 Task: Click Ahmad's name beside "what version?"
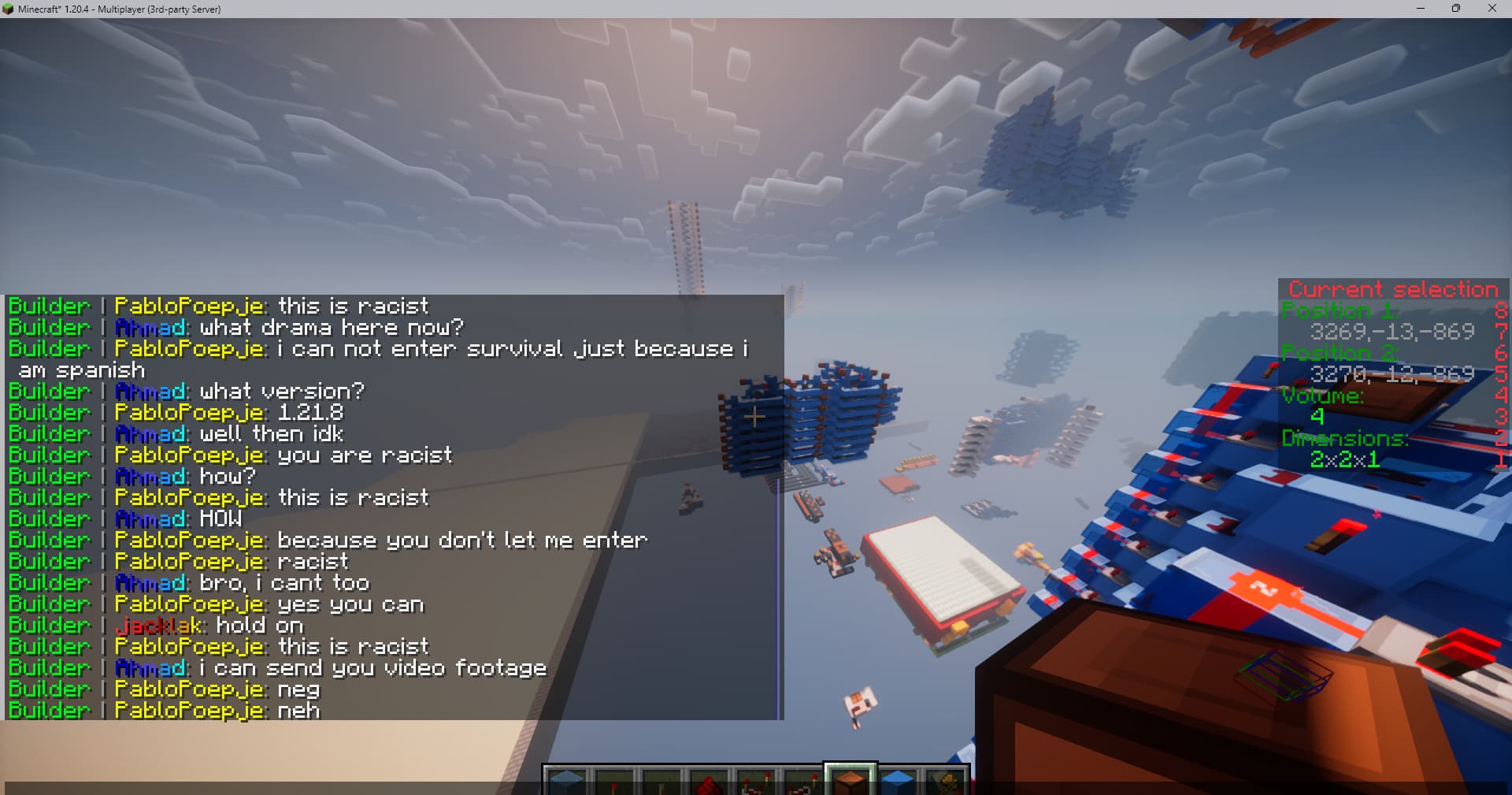click(x=151, y=392)
